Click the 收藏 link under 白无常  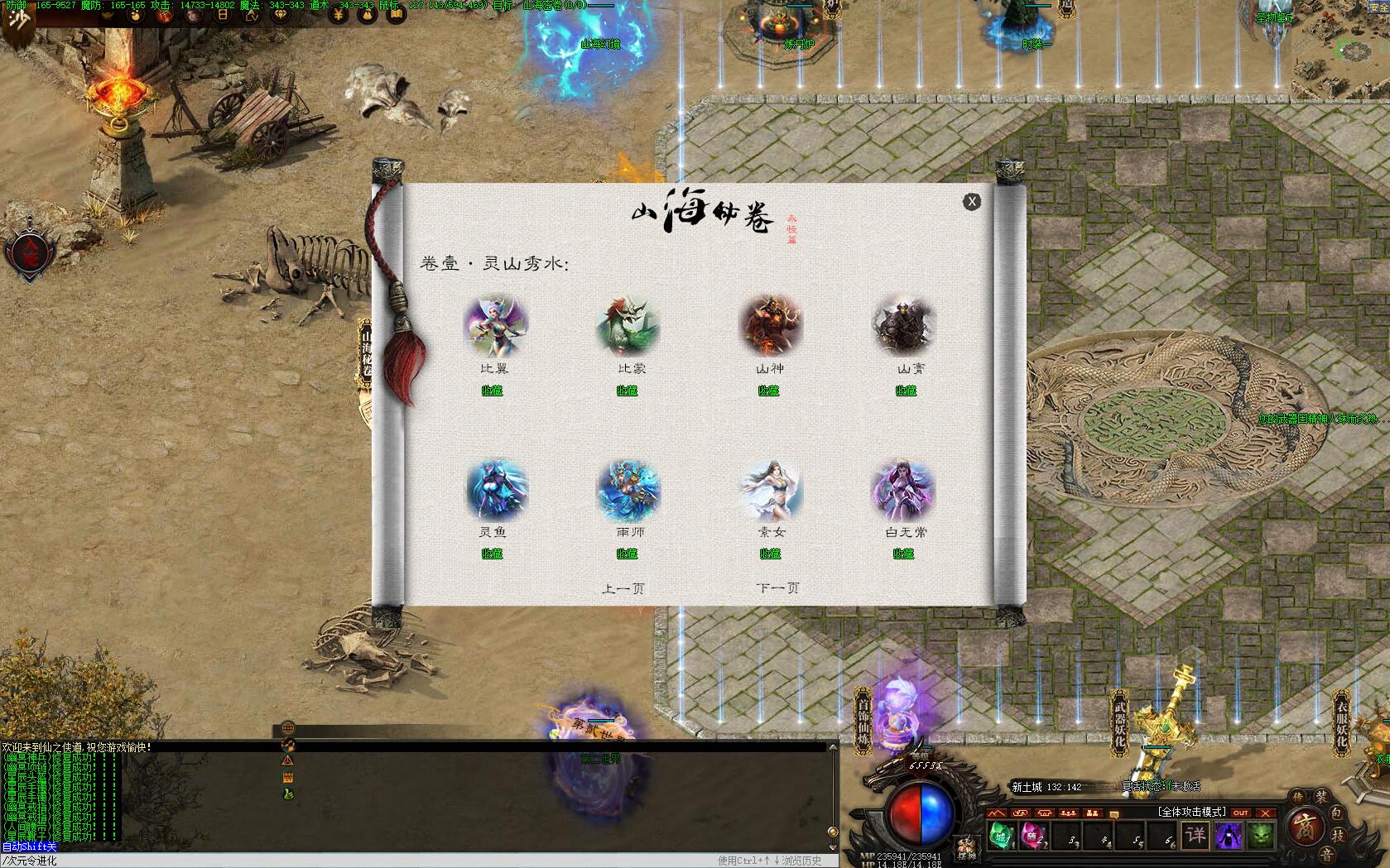pos(903,554)
